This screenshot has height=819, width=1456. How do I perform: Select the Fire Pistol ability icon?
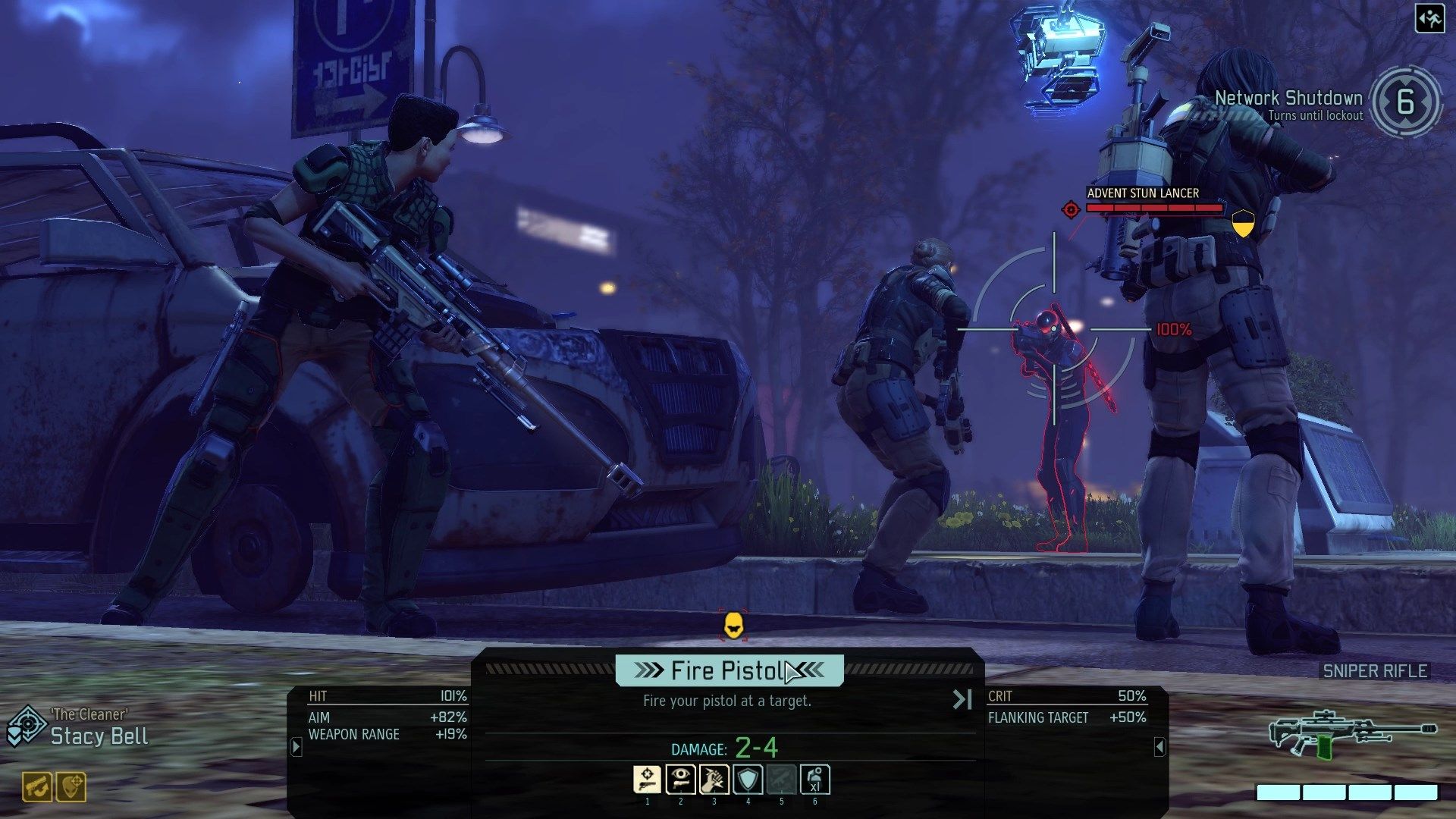pos(647,780)
